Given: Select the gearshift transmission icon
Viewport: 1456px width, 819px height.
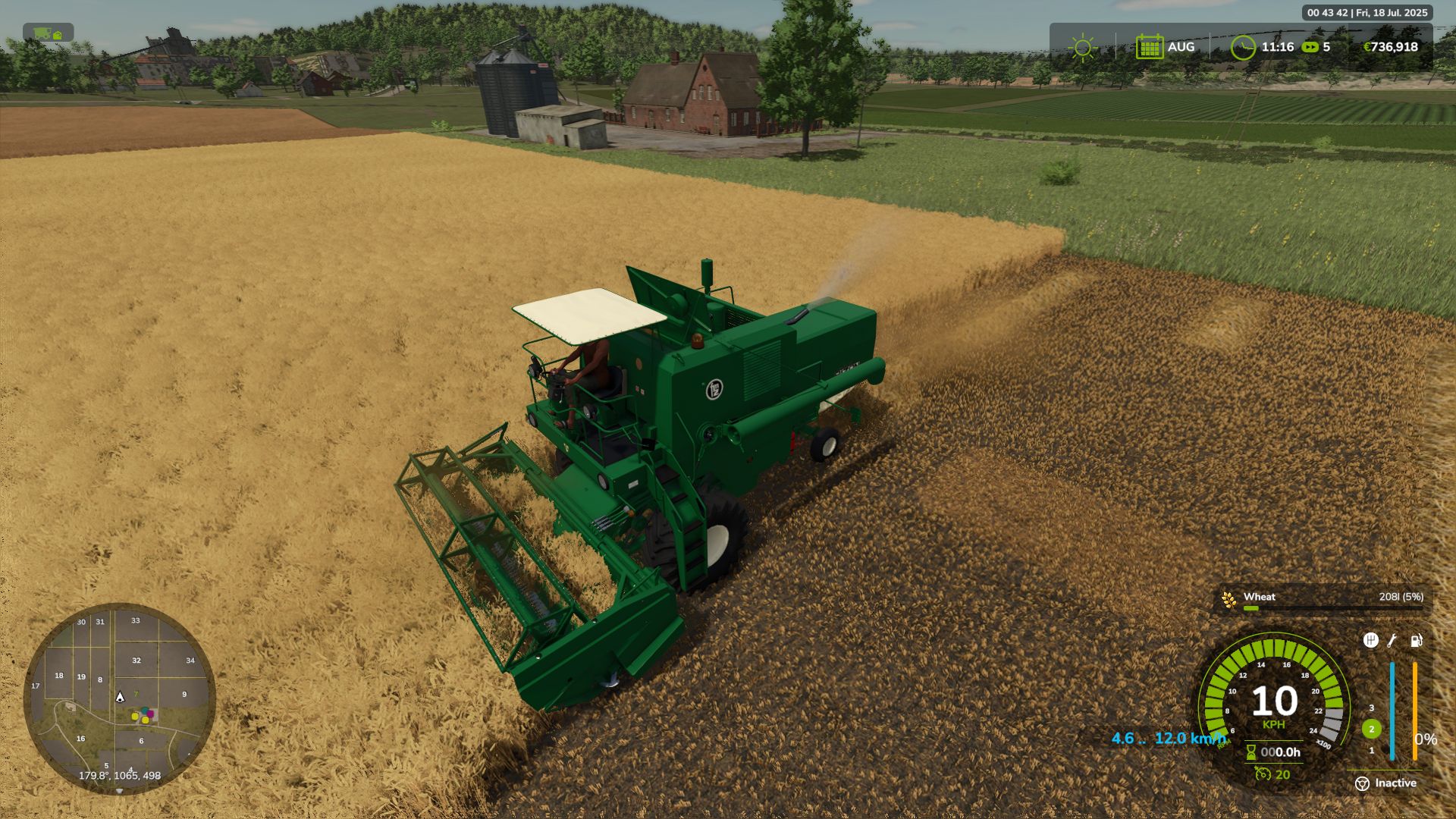Looking at the screenshot, I should [x=1370, y=641].
